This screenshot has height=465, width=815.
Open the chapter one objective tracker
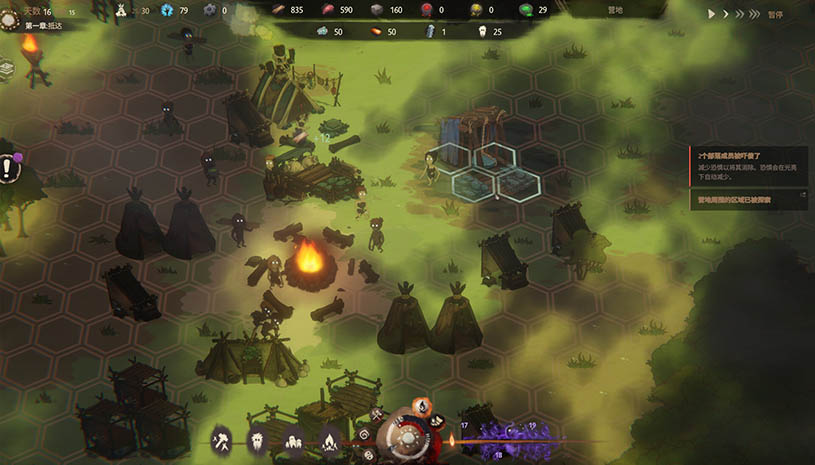(40, 25)
